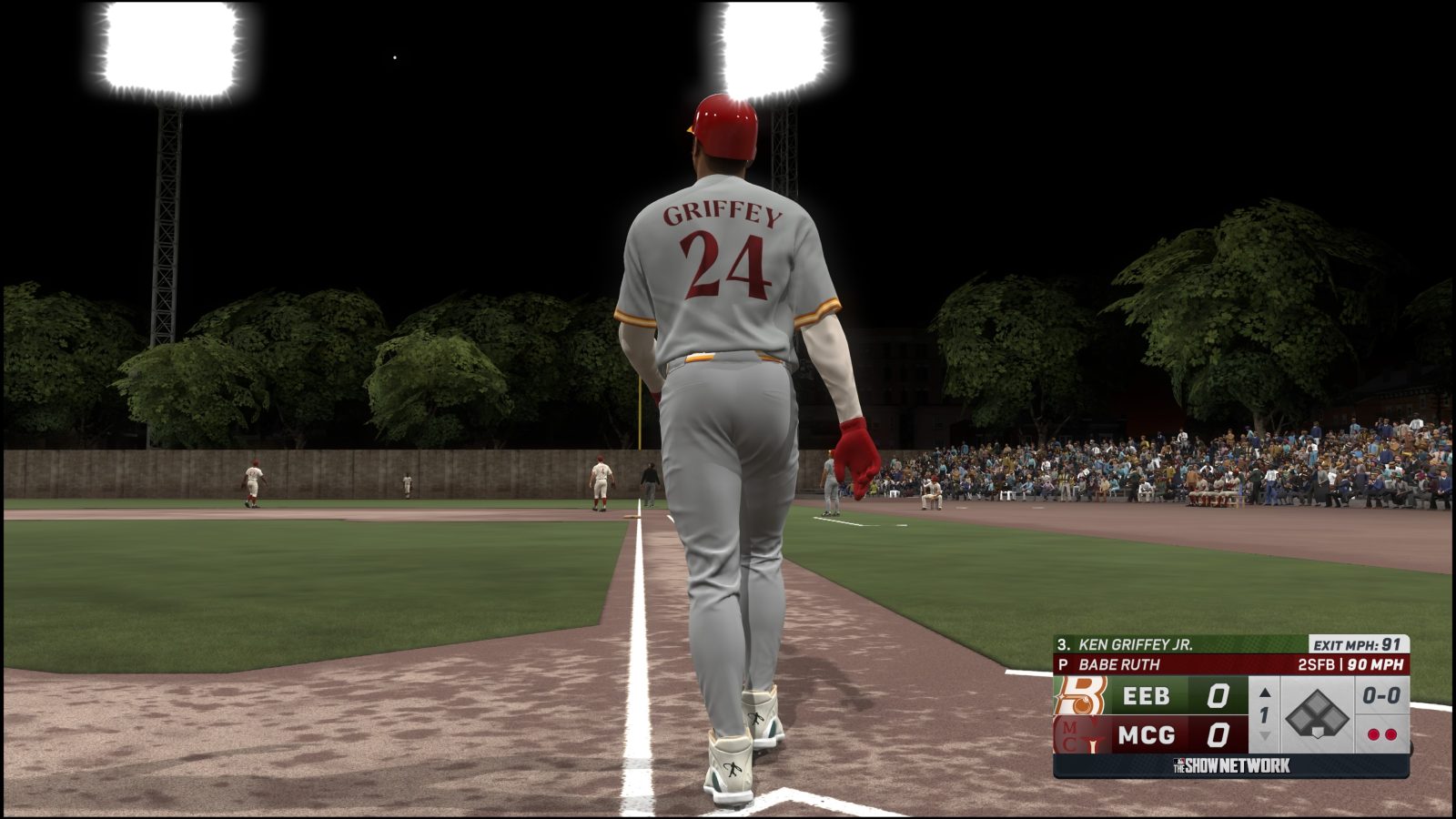Select the EEB "B" team logo
This screenshot has width=1456, height=819.
pyautogui.click(x=1080, y=694)
